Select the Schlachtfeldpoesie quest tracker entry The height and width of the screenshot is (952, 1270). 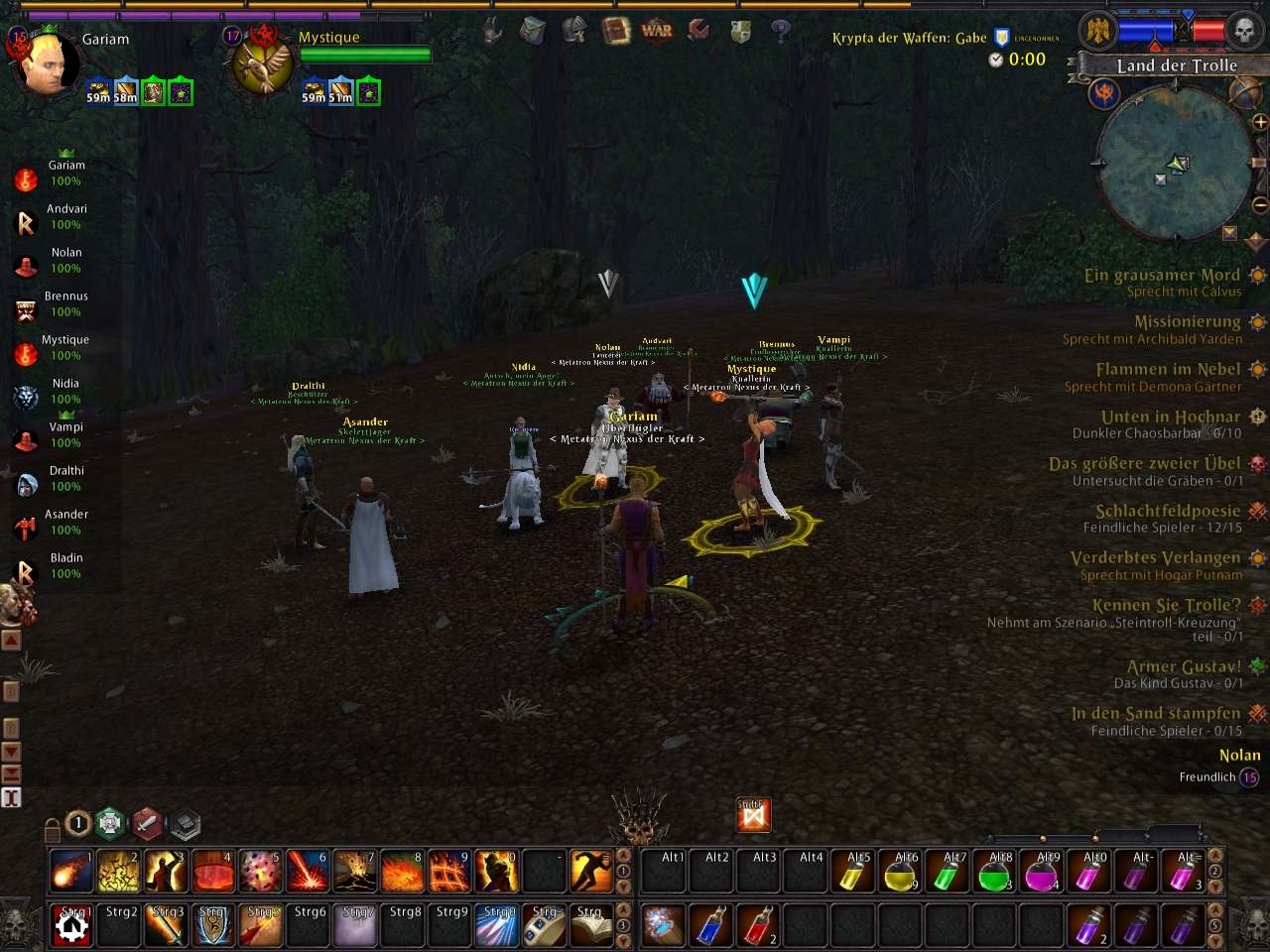(1168, 512)
